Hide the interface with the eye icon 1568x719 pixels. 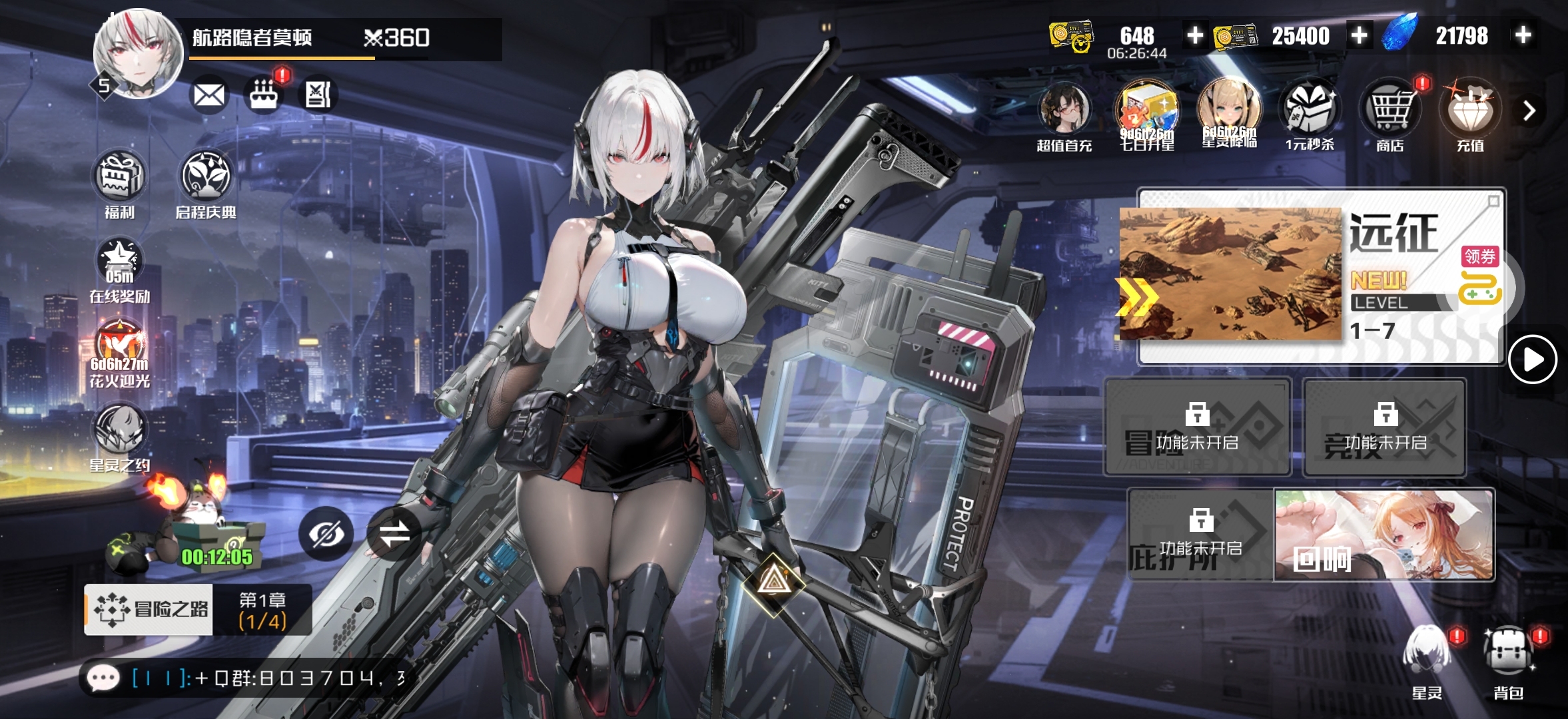(326, 533)
